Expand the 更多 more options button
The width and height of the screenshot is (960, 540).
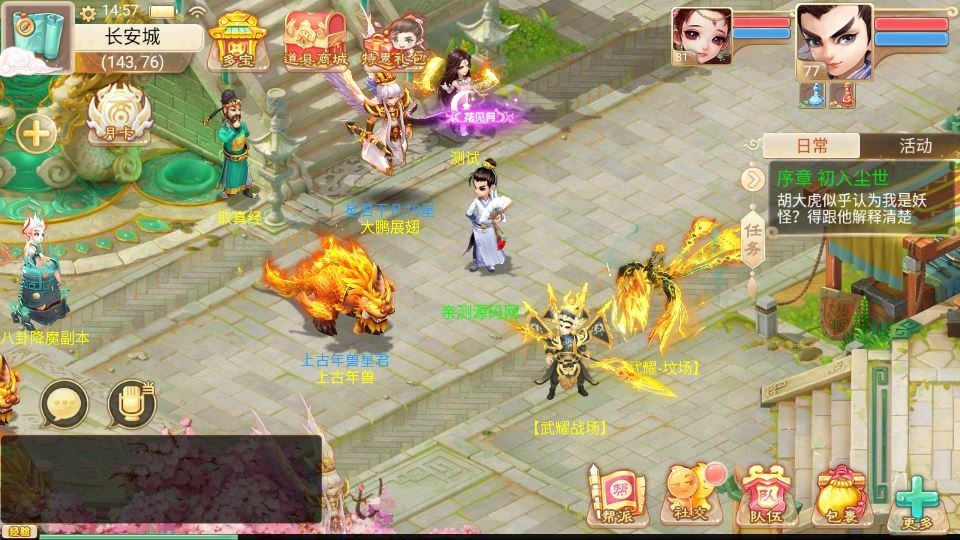(916, 501)
